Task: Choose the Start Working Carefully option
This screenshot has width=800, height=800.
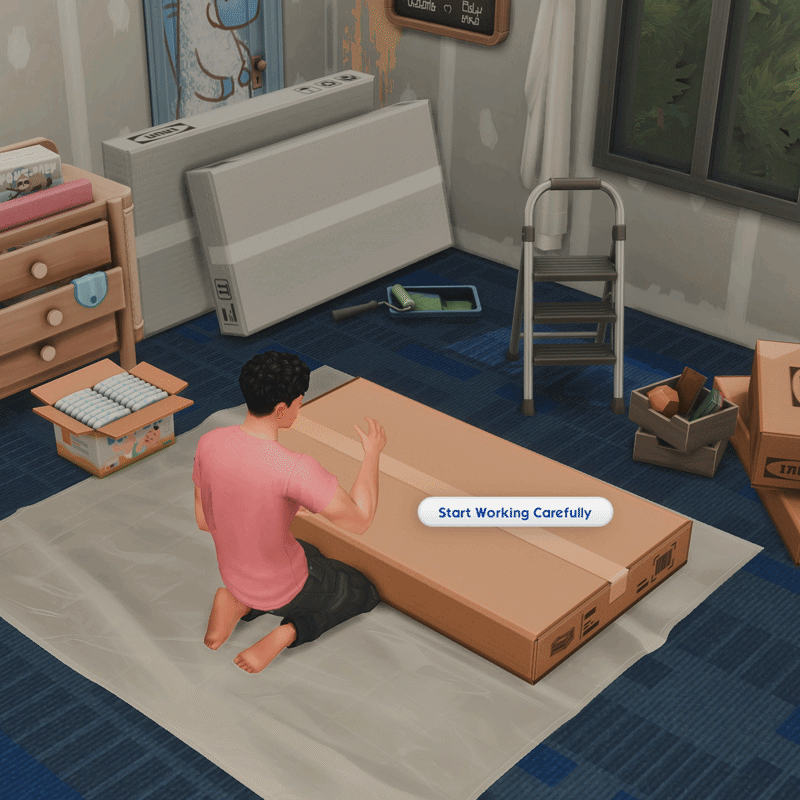Action: pyautogui.click(x=514, y=513)
